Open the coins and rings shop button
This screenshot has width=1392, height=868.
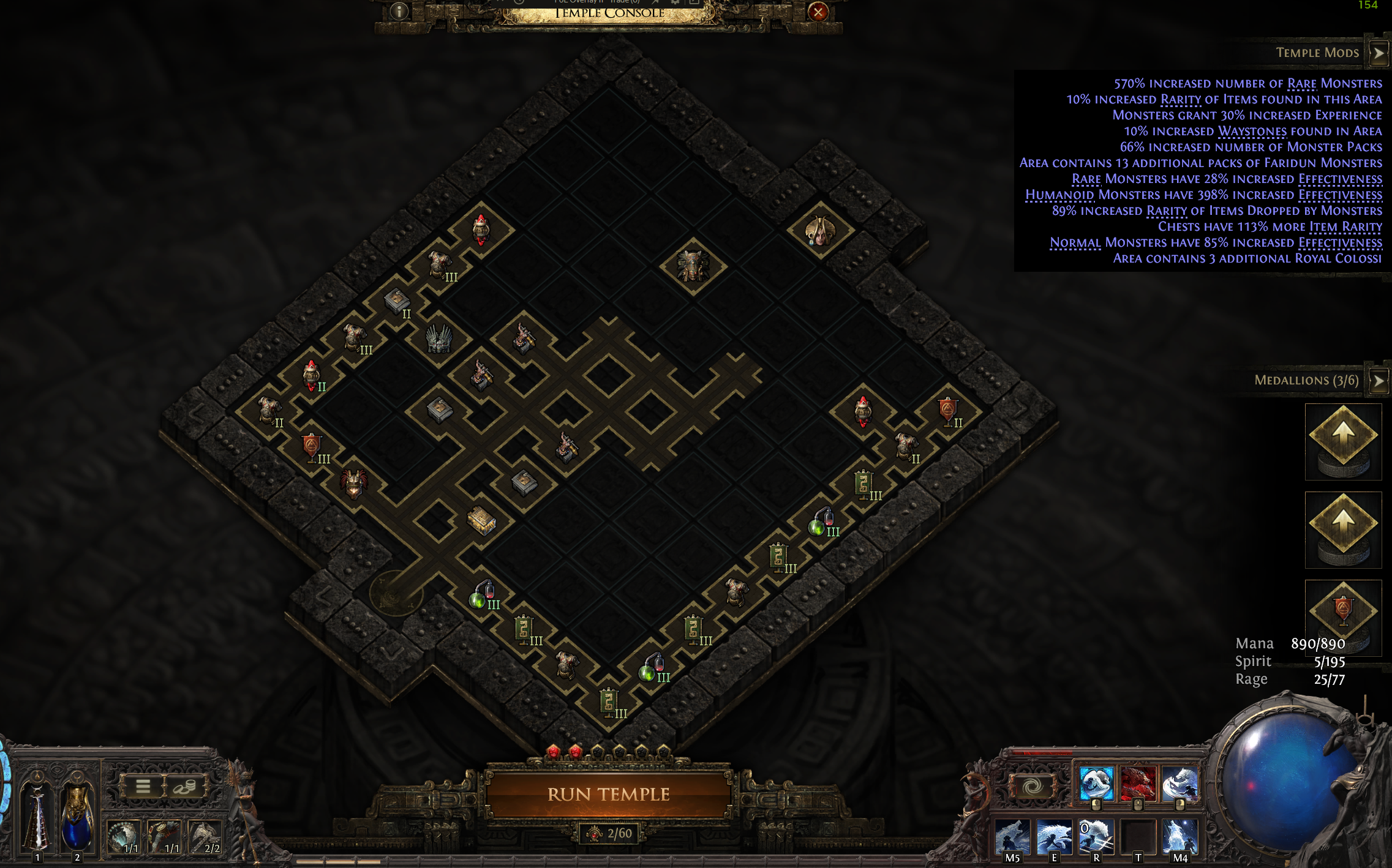click(x=184, y=787)
